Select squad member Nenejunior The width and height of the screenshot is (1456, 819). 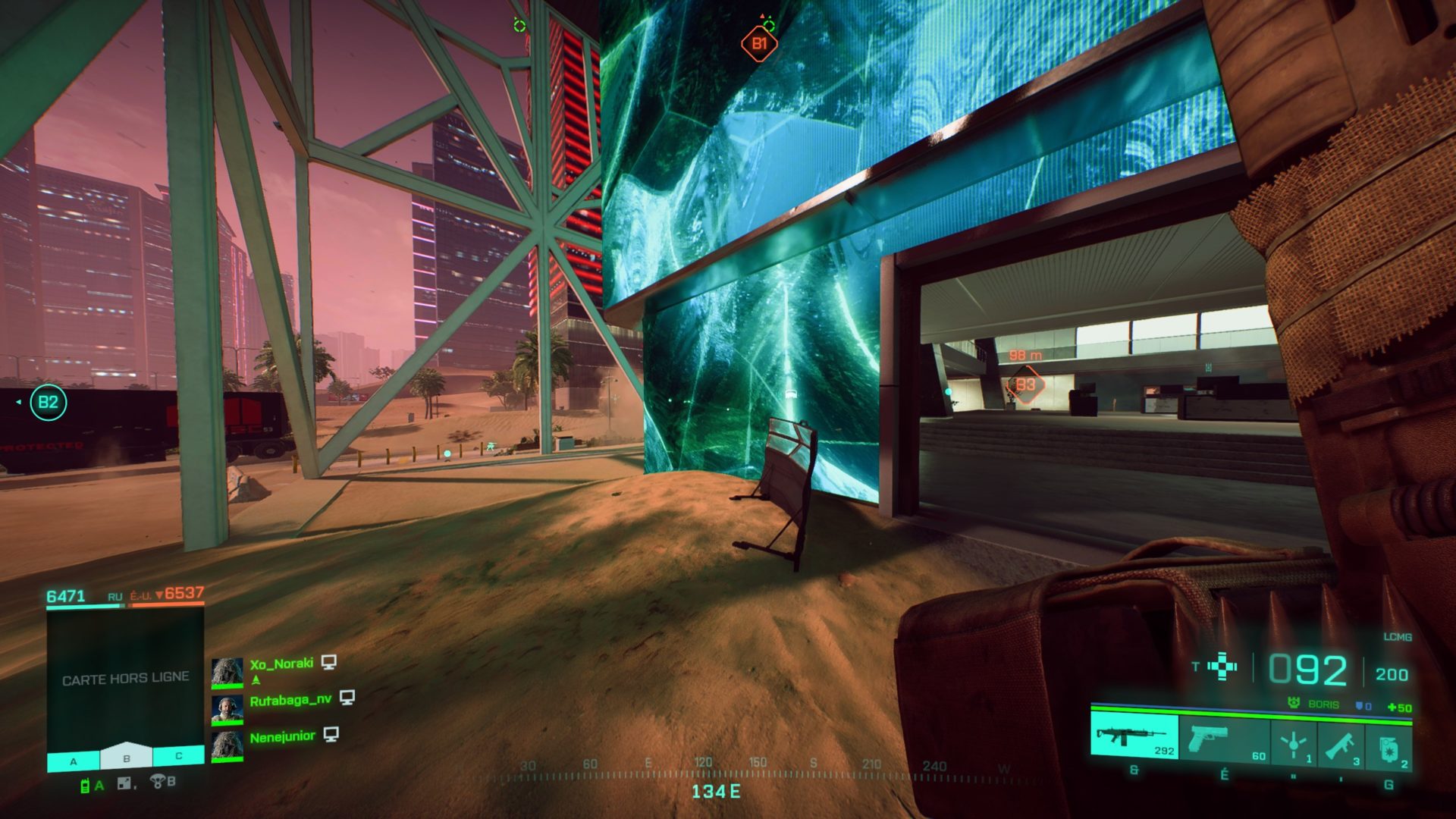(x=282, y=736)
